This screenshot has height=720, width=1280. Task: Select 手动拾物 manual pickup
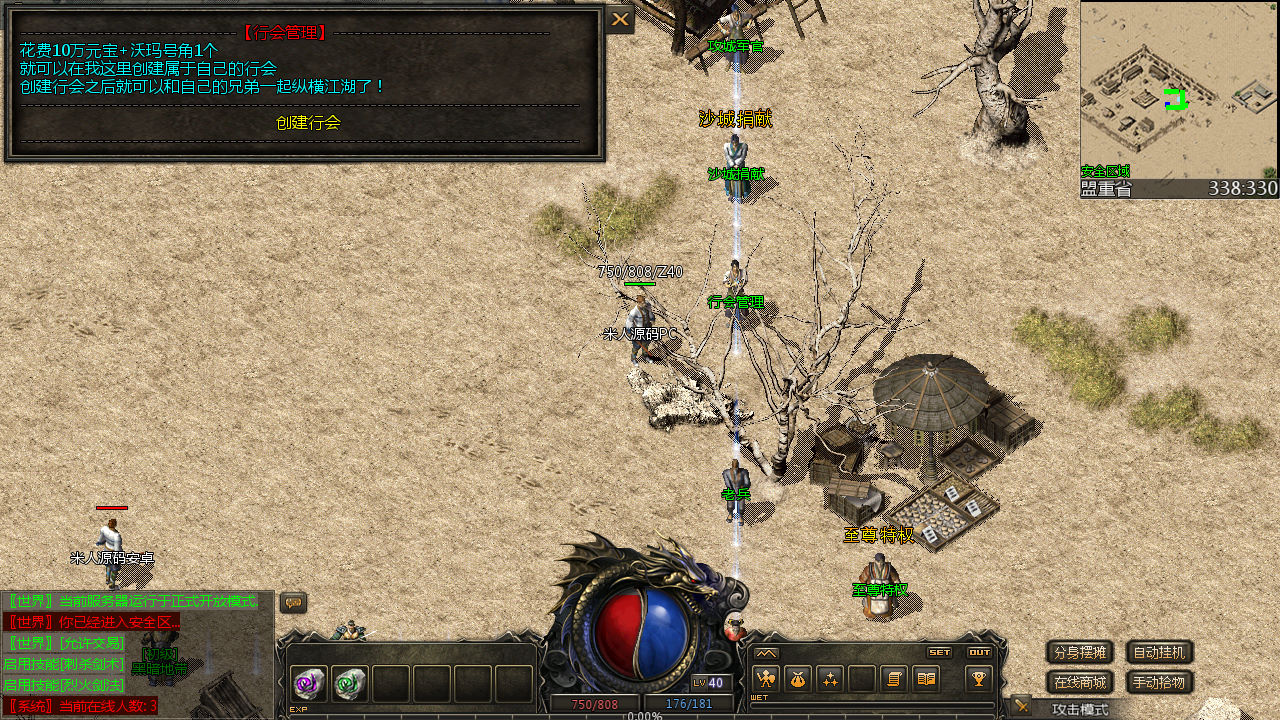(x=1159, y=683)
